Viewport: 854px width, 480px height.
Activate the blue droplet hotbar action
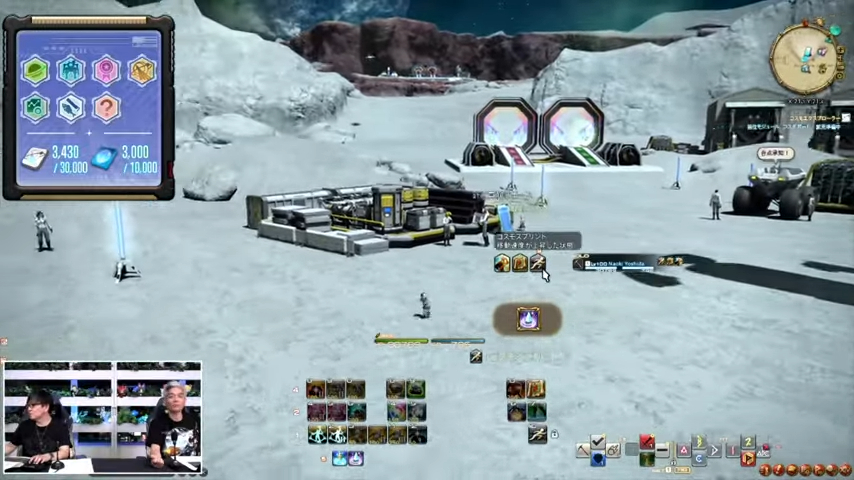coord(339,458)
